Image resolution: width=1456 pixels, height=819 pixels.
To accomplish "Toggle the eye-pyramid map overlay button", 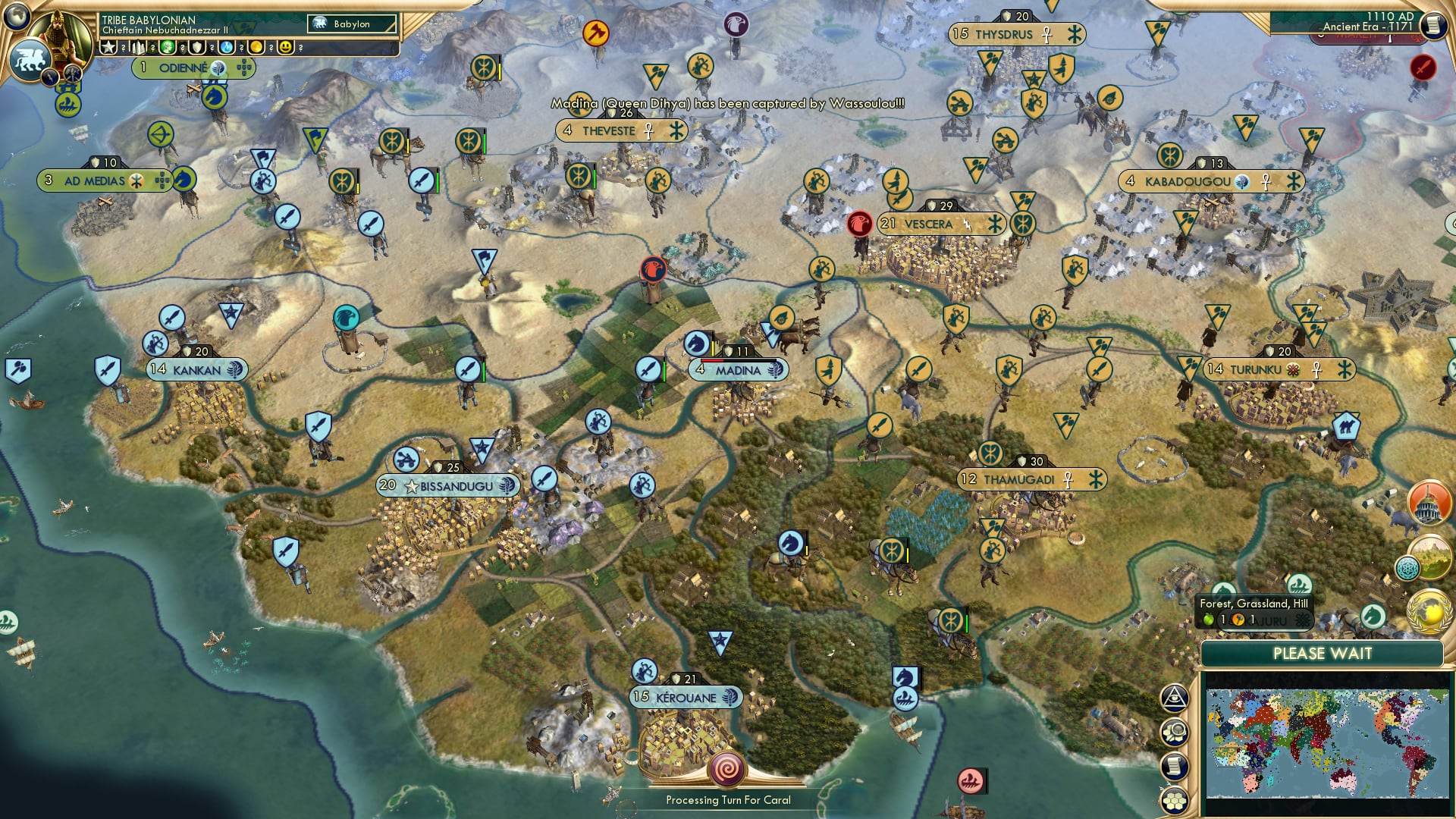I will coord(1175,698).
